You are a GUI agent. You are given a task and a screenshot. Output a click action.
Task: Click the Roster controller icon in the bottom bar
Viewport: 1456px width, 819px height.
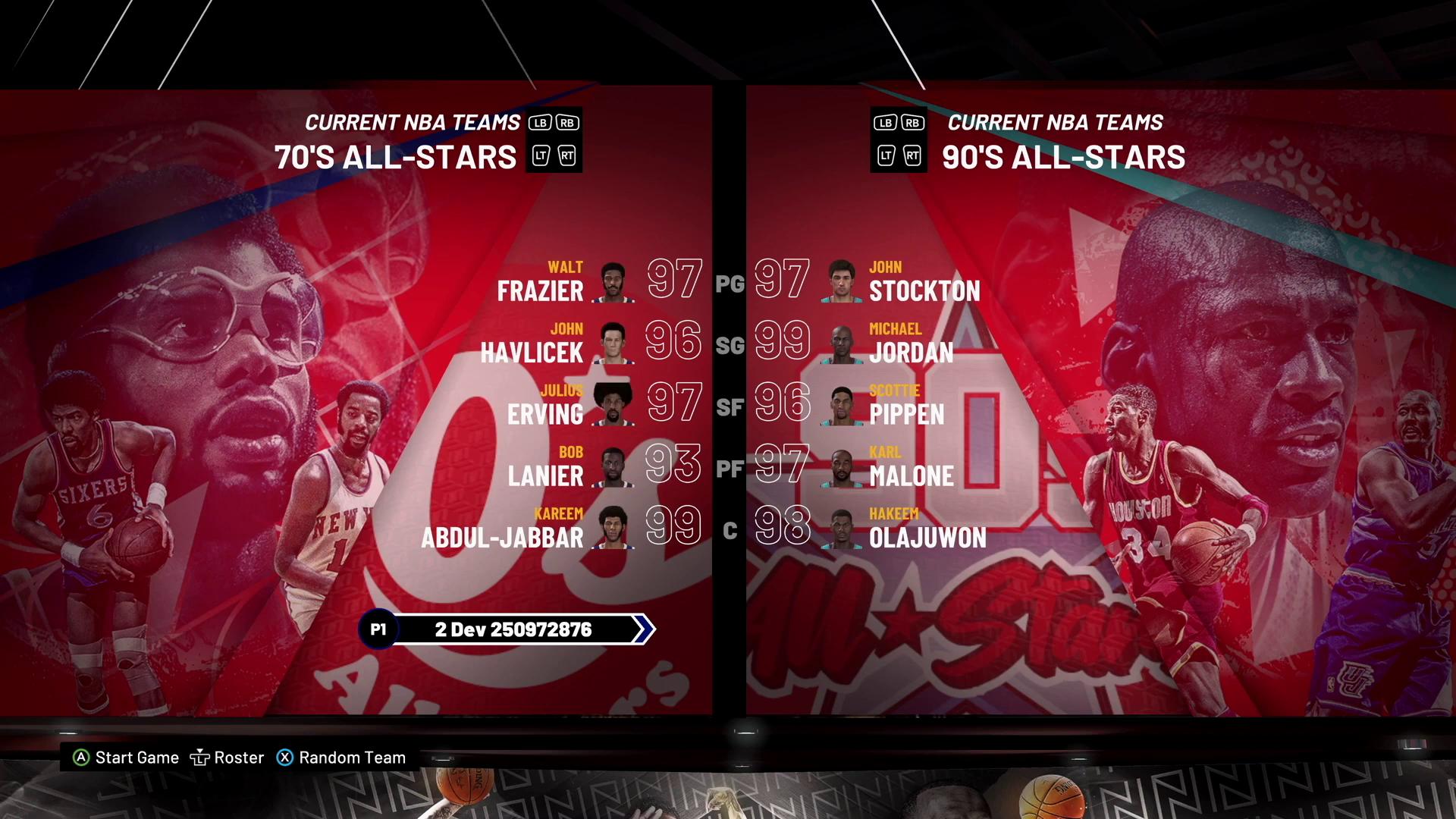[199, 757]
